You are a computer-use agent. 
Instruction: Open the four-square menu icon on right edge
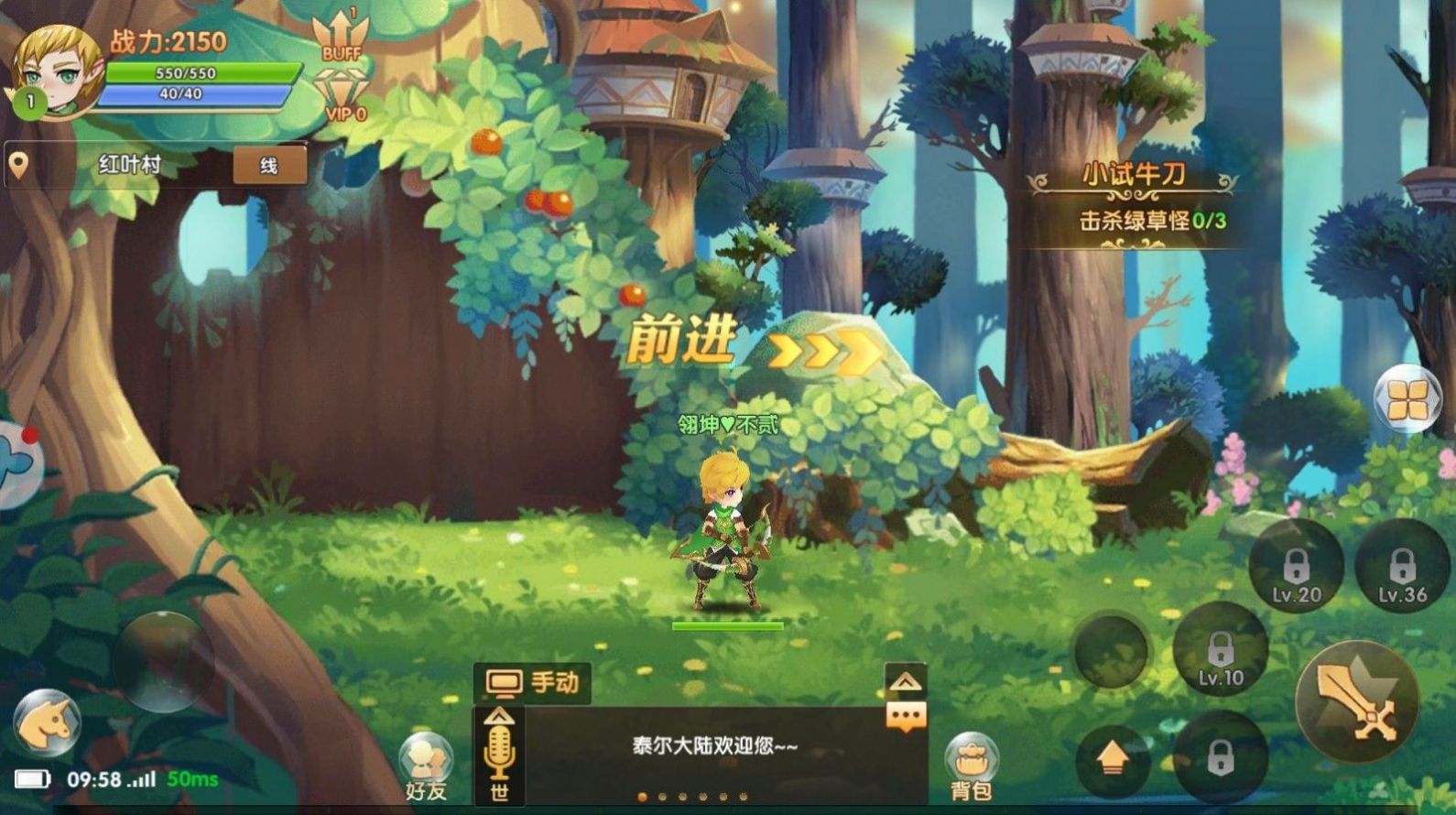(x=1407, y=400)
